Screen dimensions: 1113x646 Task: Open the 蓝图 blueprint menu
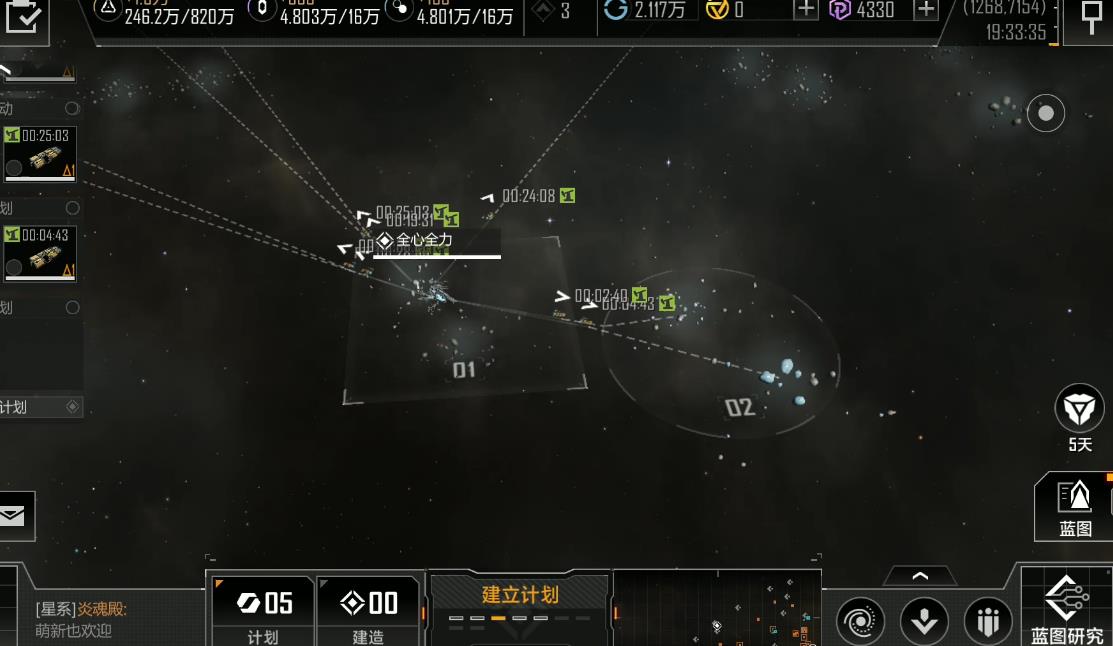[1075, 506]
